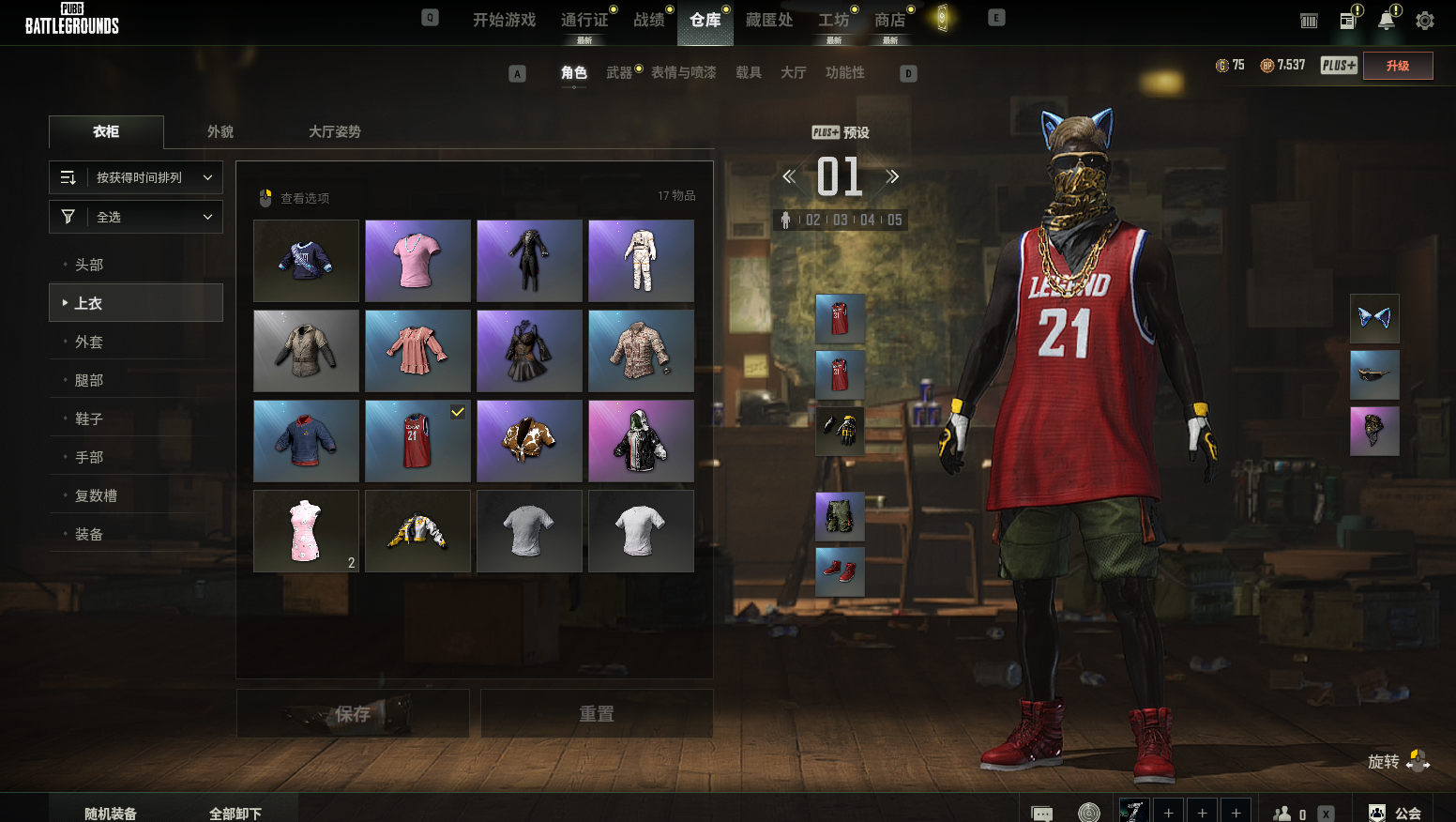Click the 升级 upgrade button
Screen dimensions: 1456x822
(1397, 66)
